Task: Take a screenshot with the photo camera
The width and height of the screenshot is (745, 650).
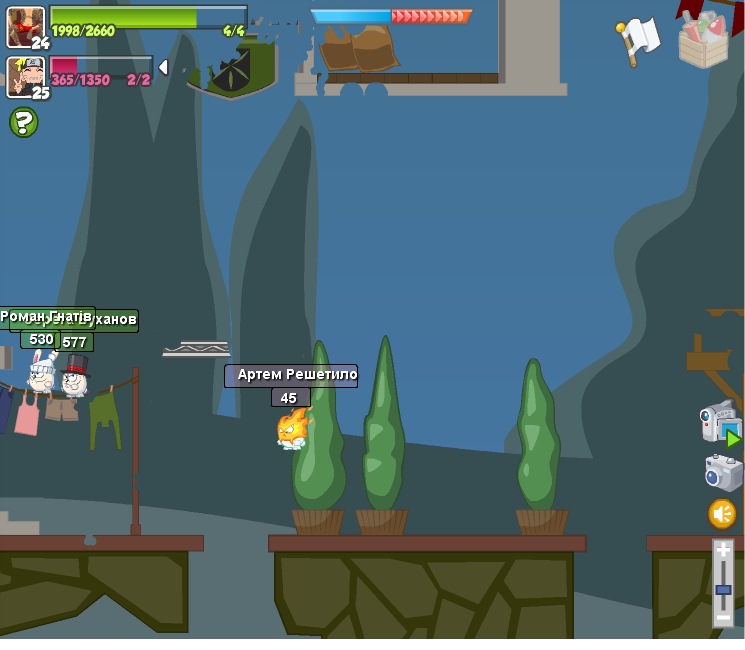Action: coord(722,472)
